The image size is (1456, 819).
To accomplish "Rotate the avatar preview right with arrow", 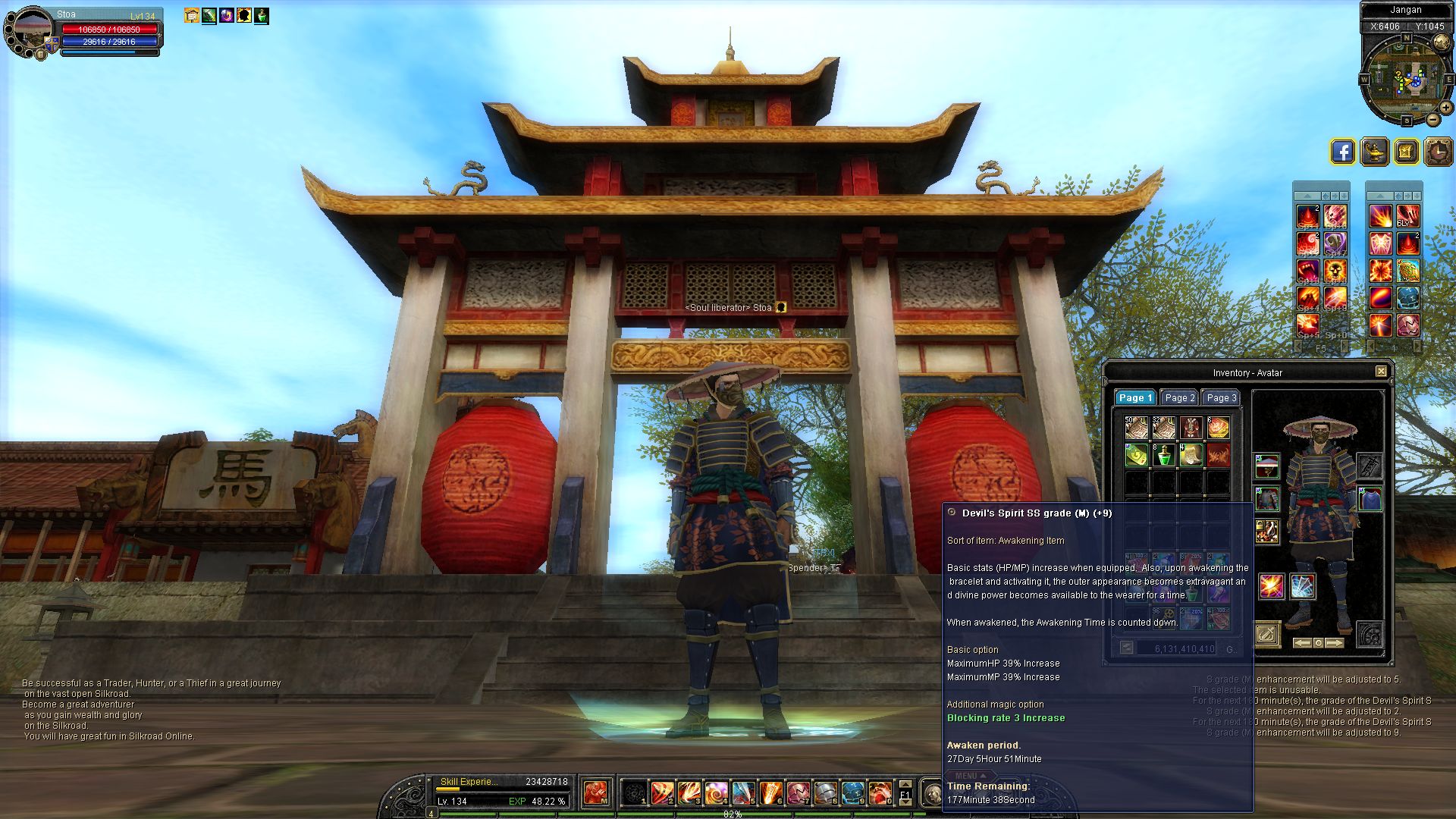I will pos(1335,643).
